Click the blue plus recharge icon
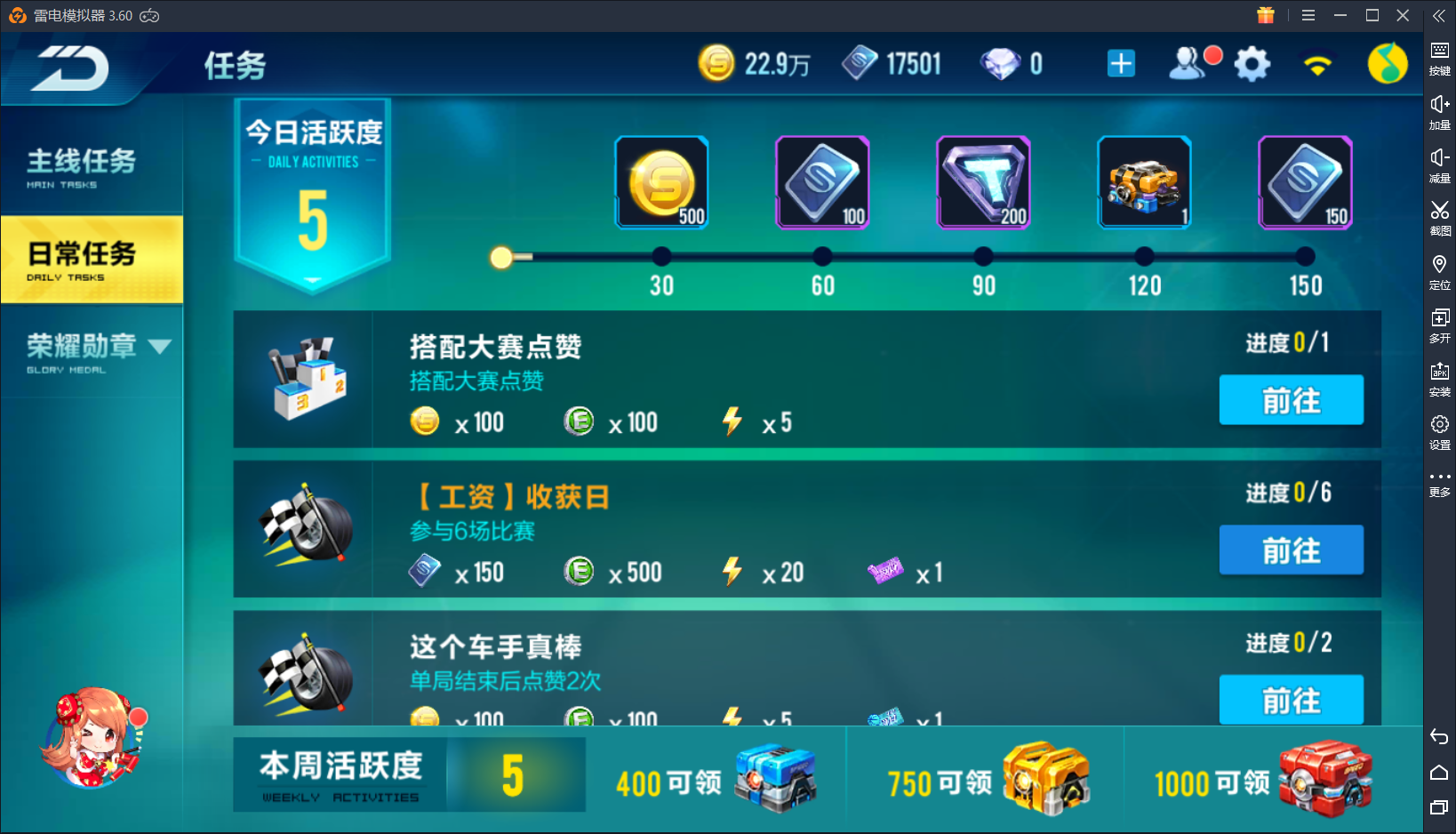The image size is (1456, 834). coord(1120,63)
